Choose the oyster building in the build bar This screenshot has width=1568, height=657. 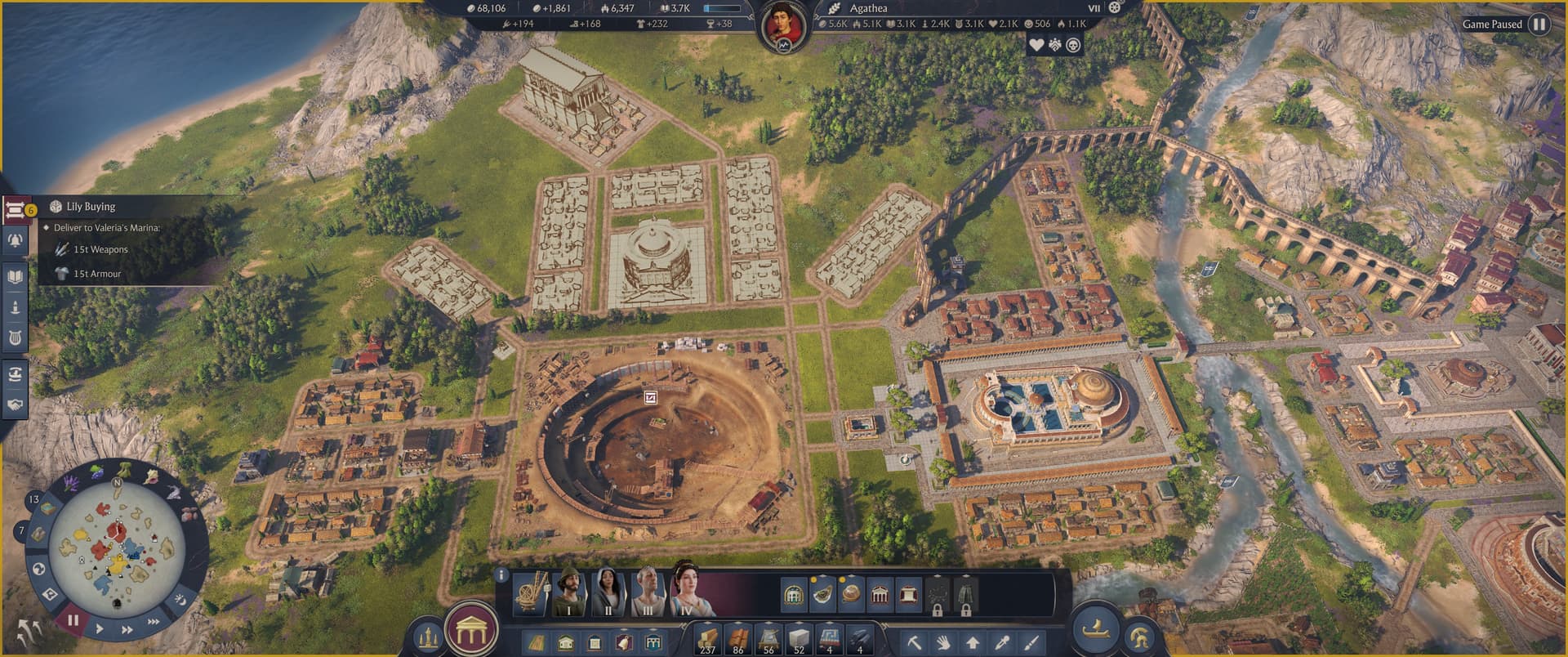click(x=822, y=594)
